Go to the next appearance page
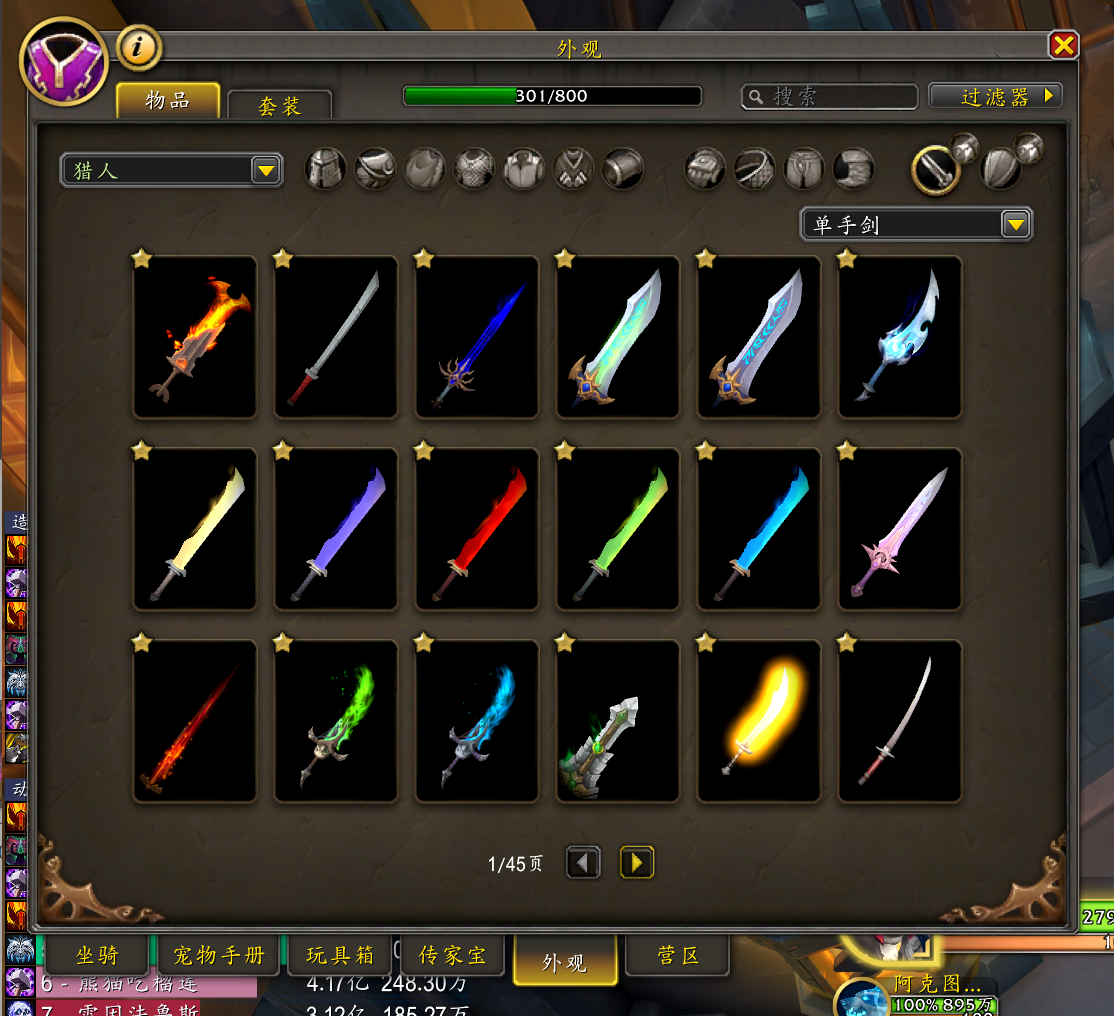1114x1016 pixels. pyautogui.click(x=637, y=862)
